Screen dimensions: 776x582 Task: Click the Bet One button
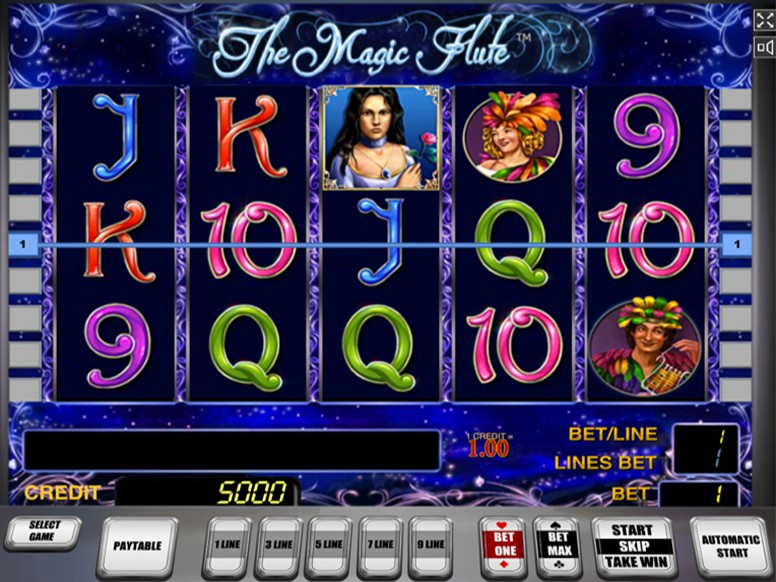[x=502, y=544]
